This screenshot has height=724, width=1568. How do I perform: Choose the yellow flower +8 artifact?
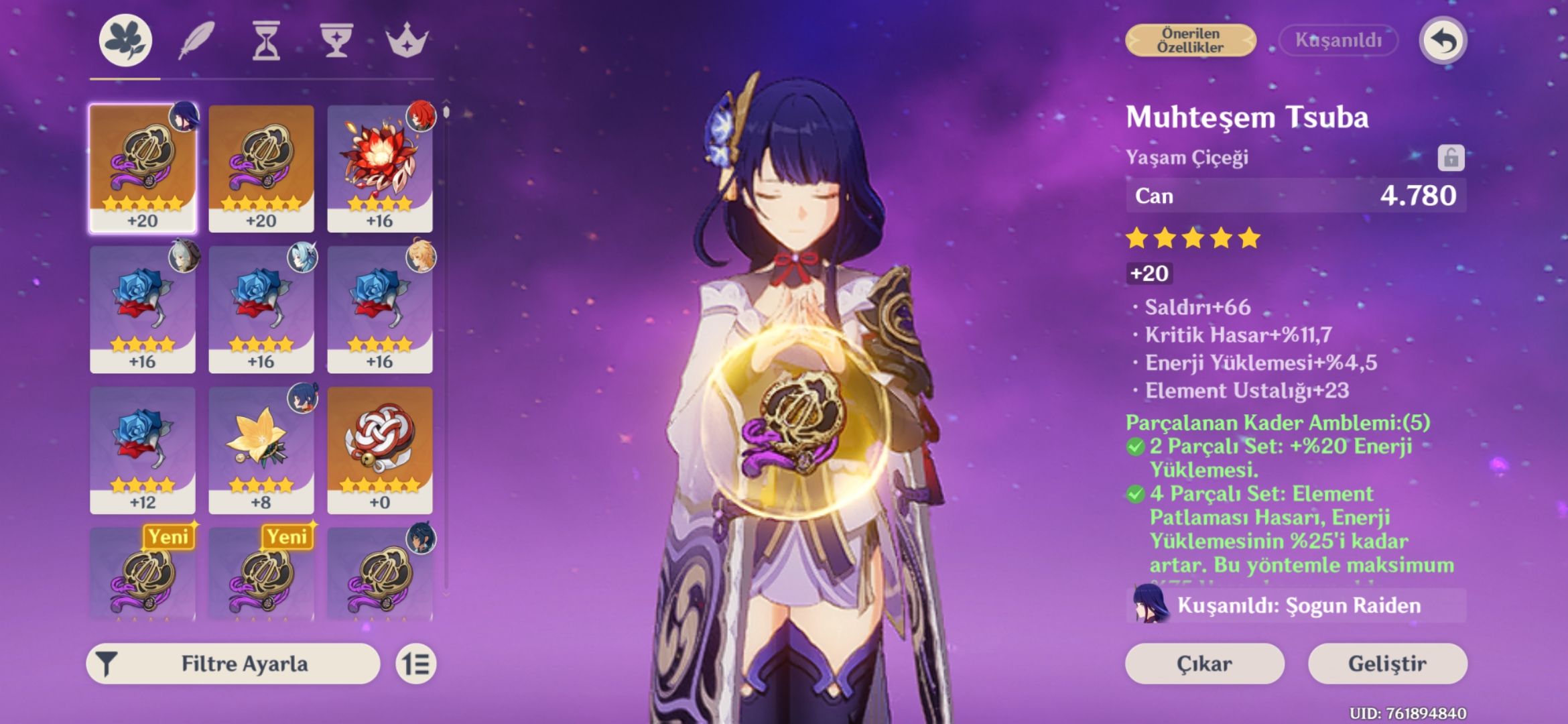[x=261, y=449]
